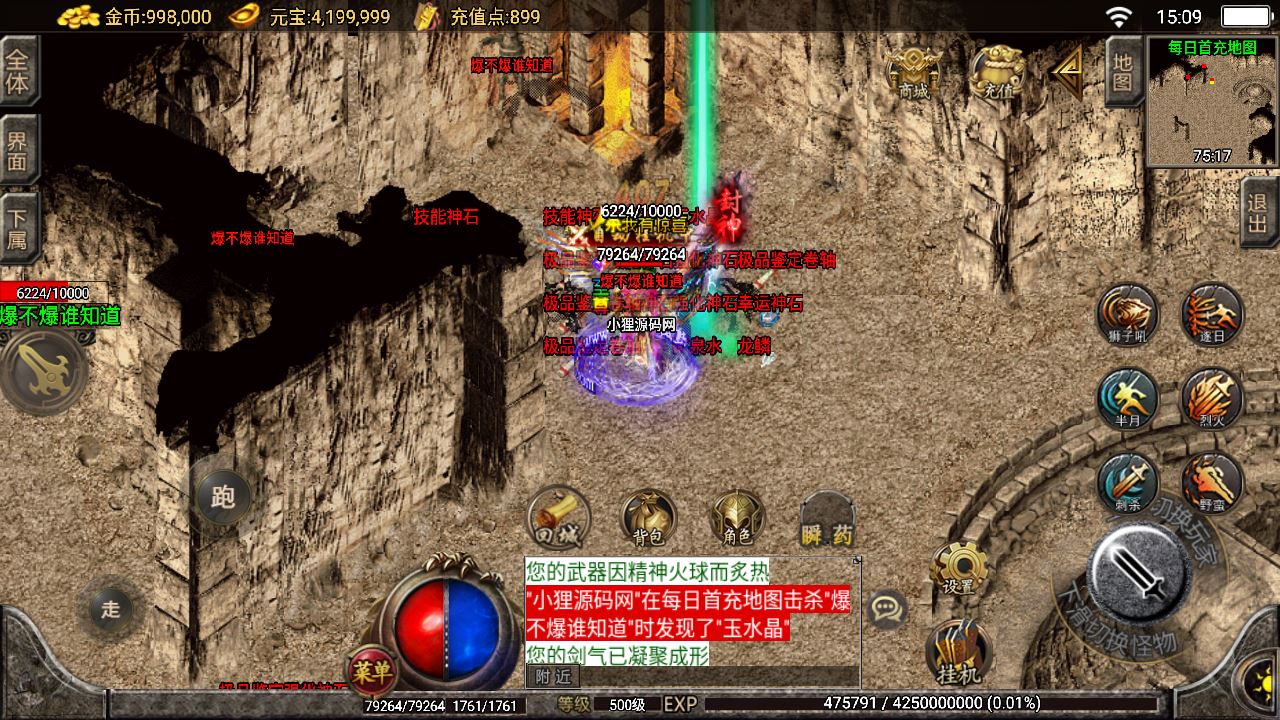Show the 角色 character sheet
The width and height of the screenshot is (1280, 720).
tap(737, 519)
